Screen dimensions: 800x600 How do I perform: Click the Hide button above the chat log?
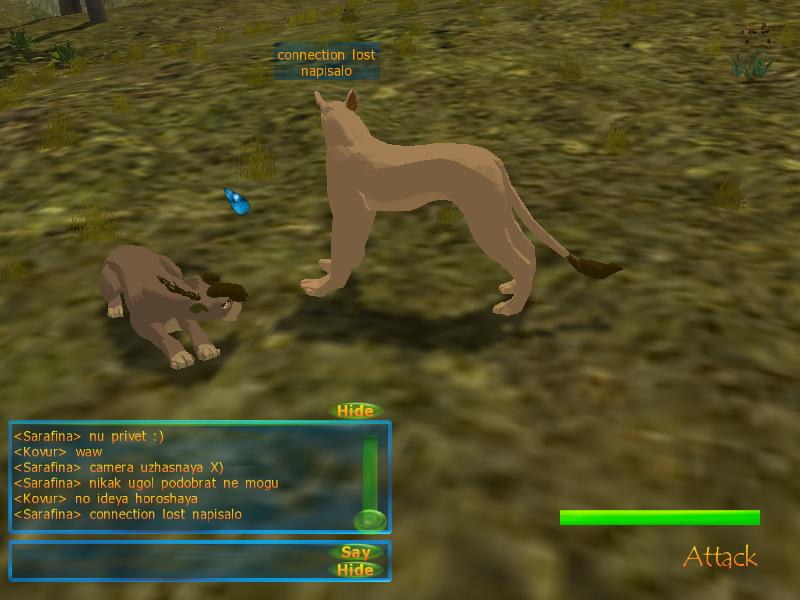tap(355, 411)
